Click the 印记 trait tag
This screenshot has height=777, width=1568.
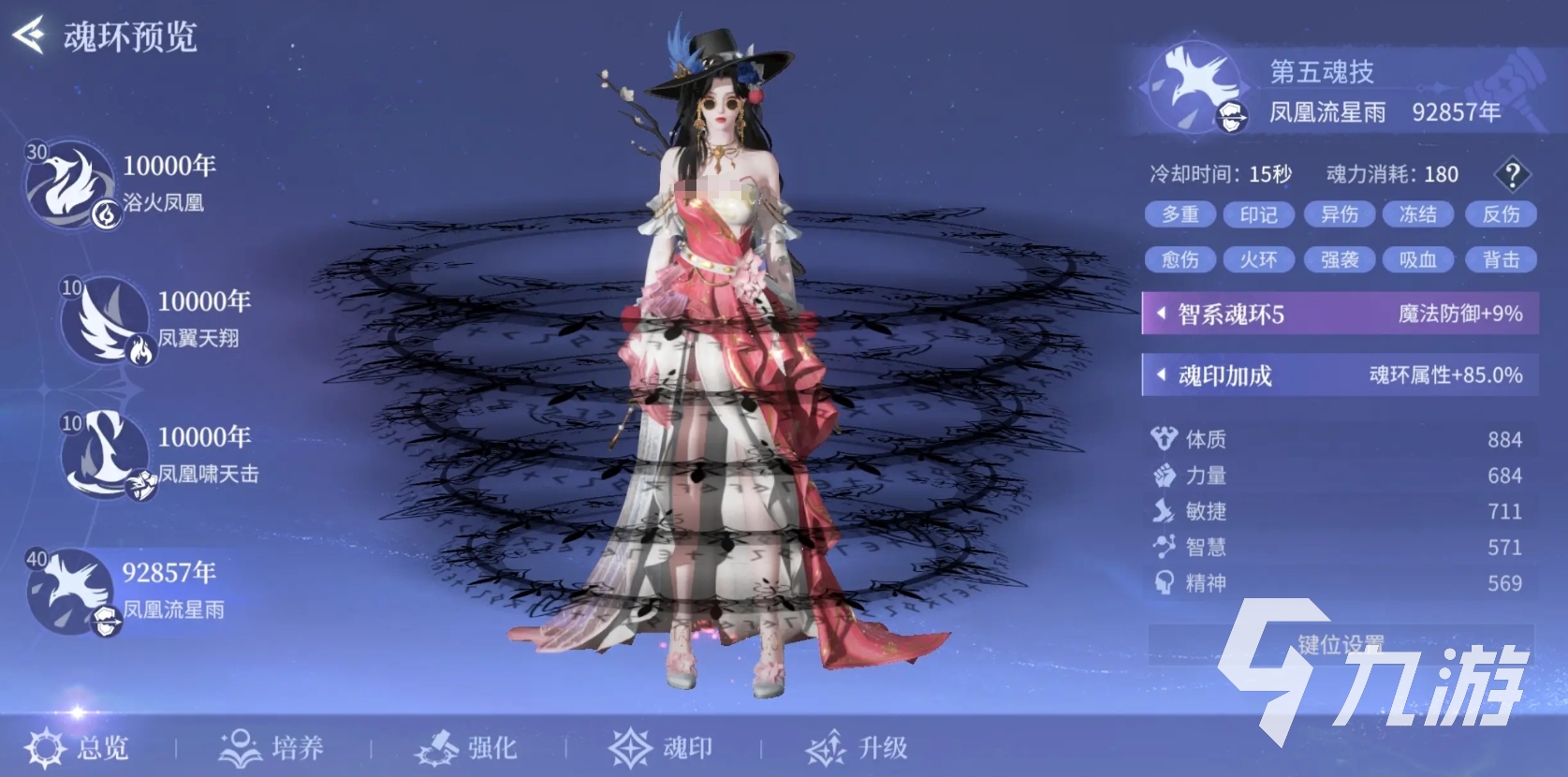[x=1258, y=214]
